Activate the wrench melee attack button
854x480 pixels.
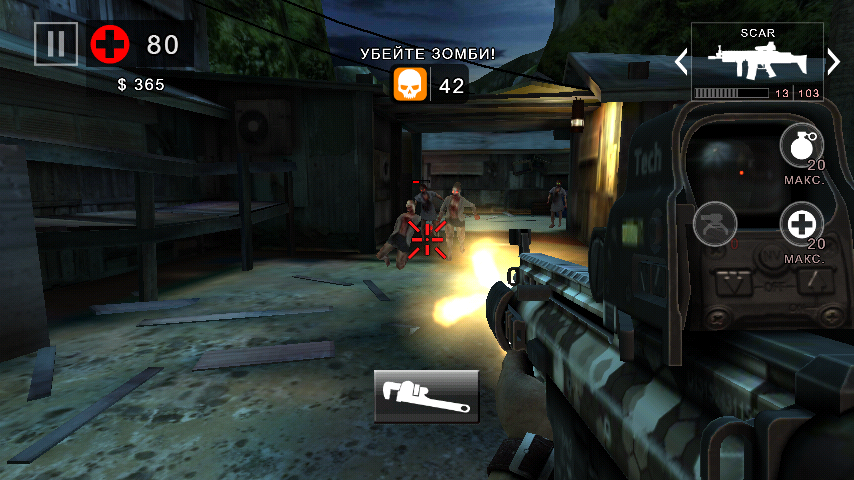(x=427, y=396)
